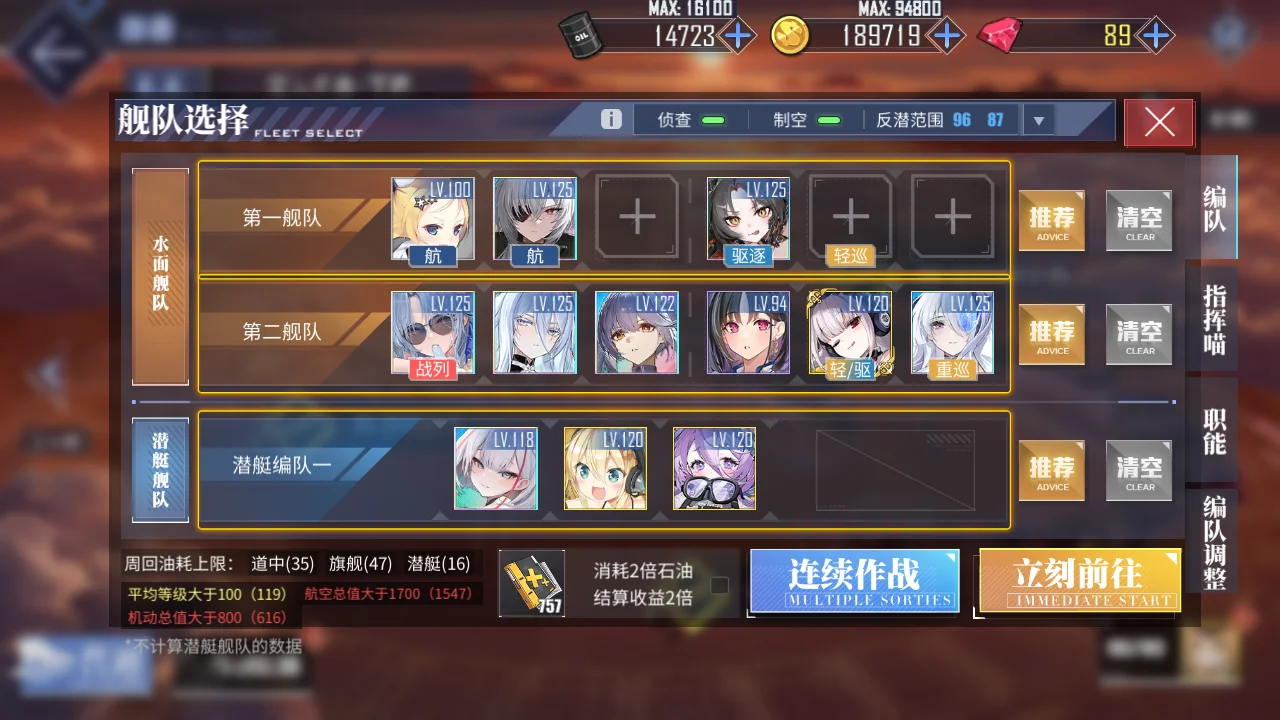1280x720 pixels.
Task: Open the 编队 tab
Action: click(1214, 208)
